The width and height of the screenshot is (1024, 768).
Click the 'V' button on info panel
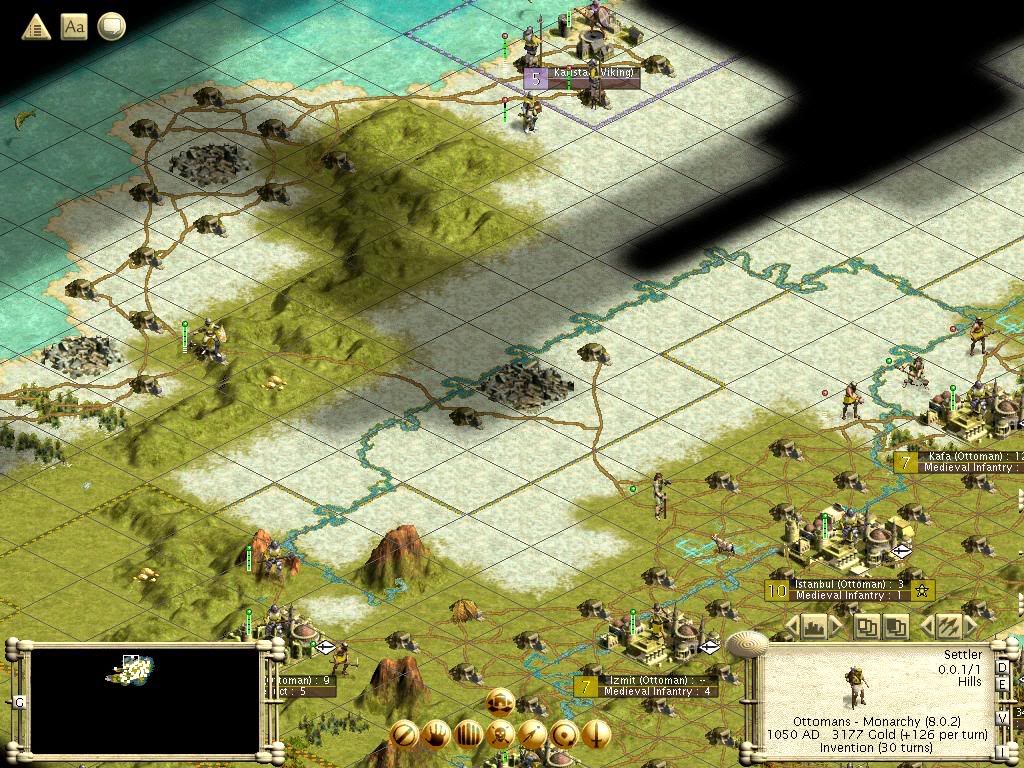click(x=1002, y=718)
